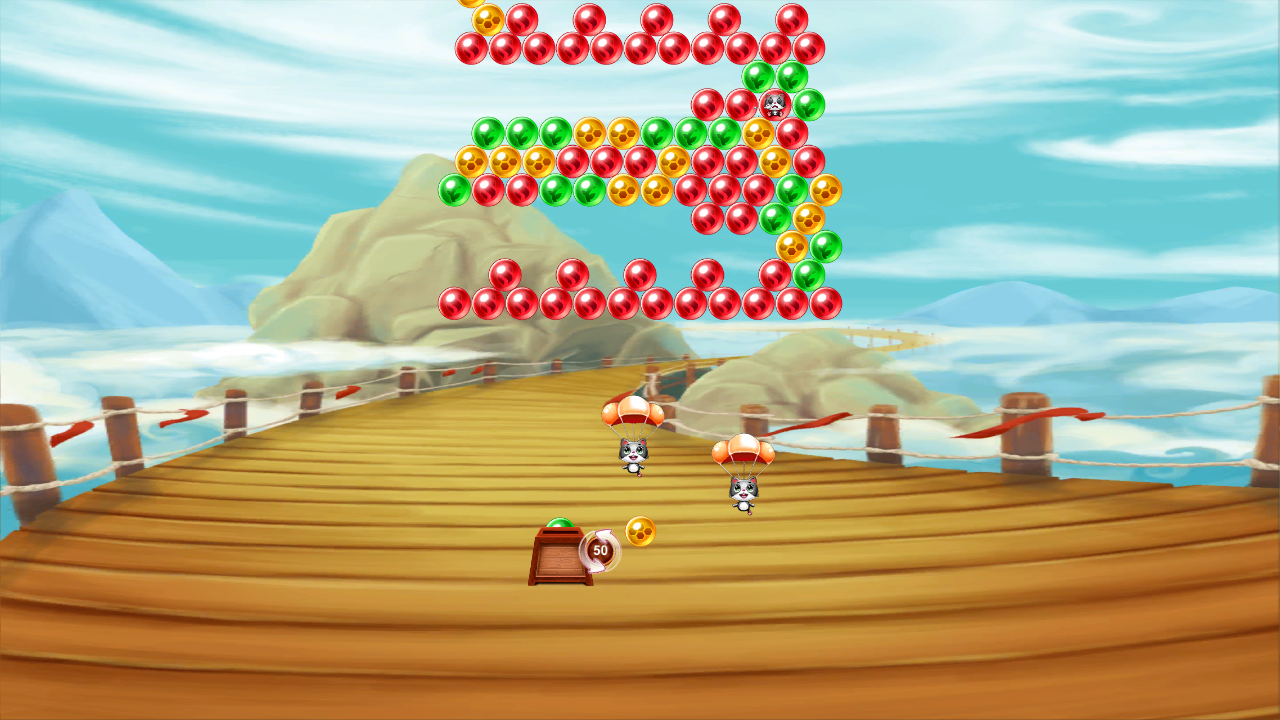Select a yellow bubble in the middle cluster
The width and height of the screenshot is (1280, 720).
coord(625,192)
